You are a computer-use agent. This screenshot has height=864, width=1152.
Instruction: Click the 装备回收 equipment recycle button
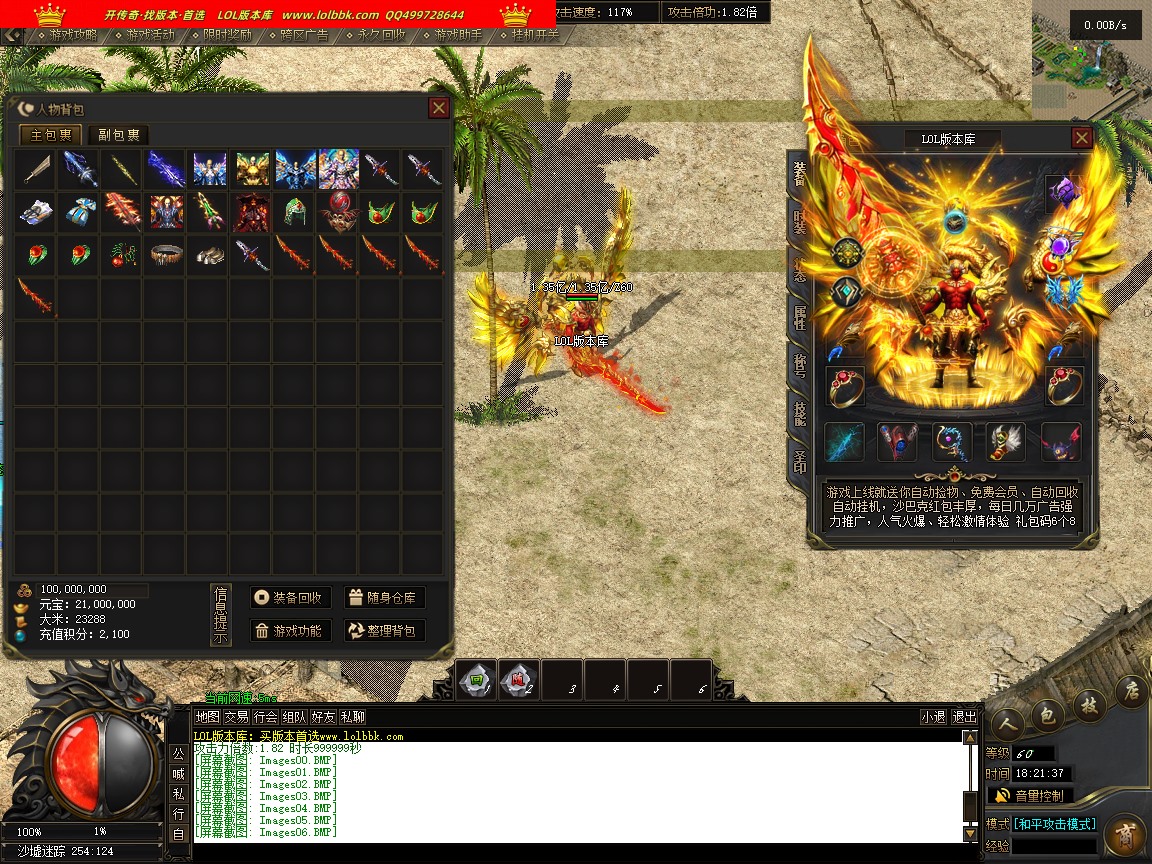click(x=290, y=598)
